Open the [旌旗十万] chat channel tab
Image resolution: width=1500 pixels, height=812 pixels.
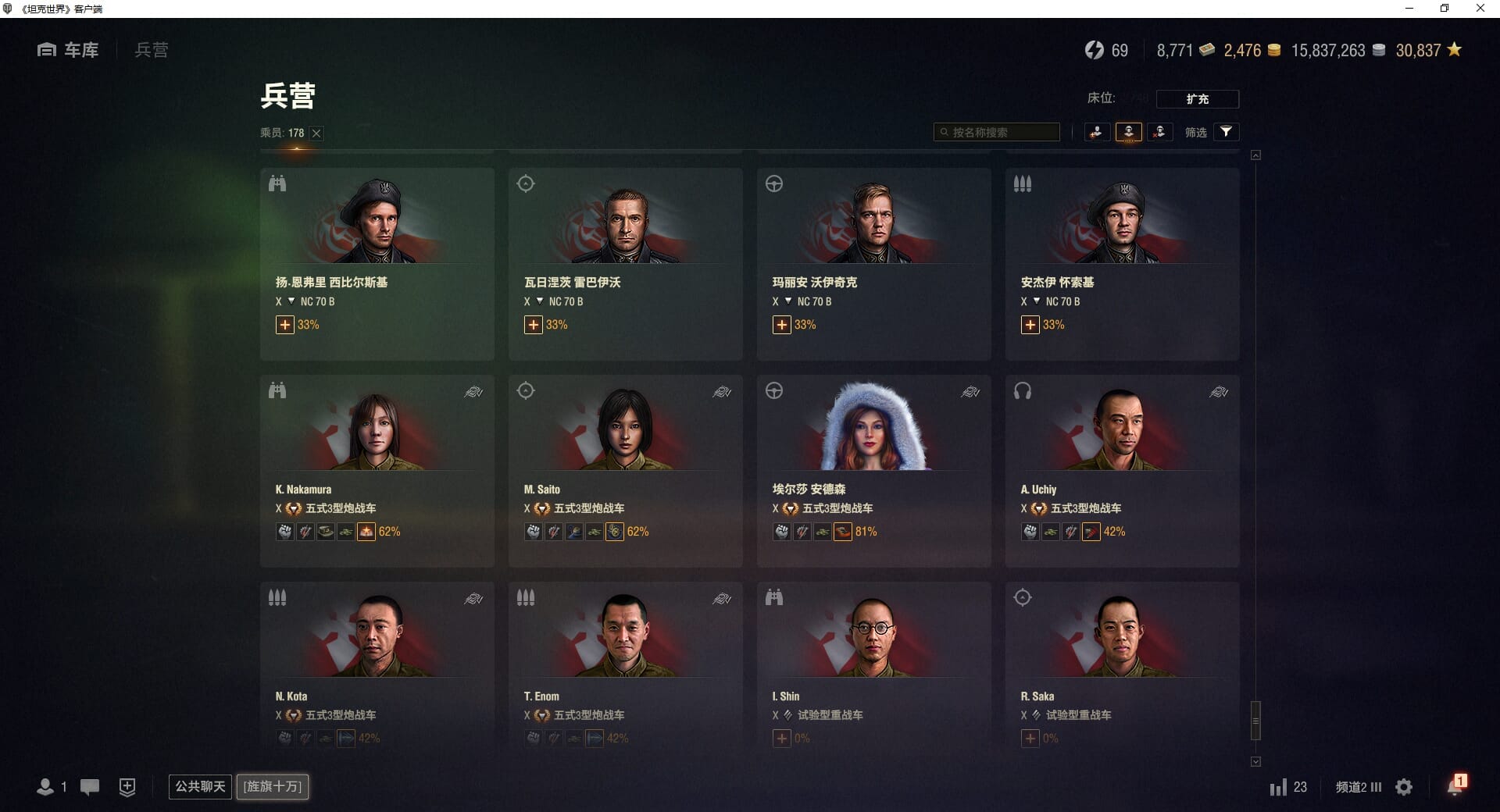coord(273,786)
